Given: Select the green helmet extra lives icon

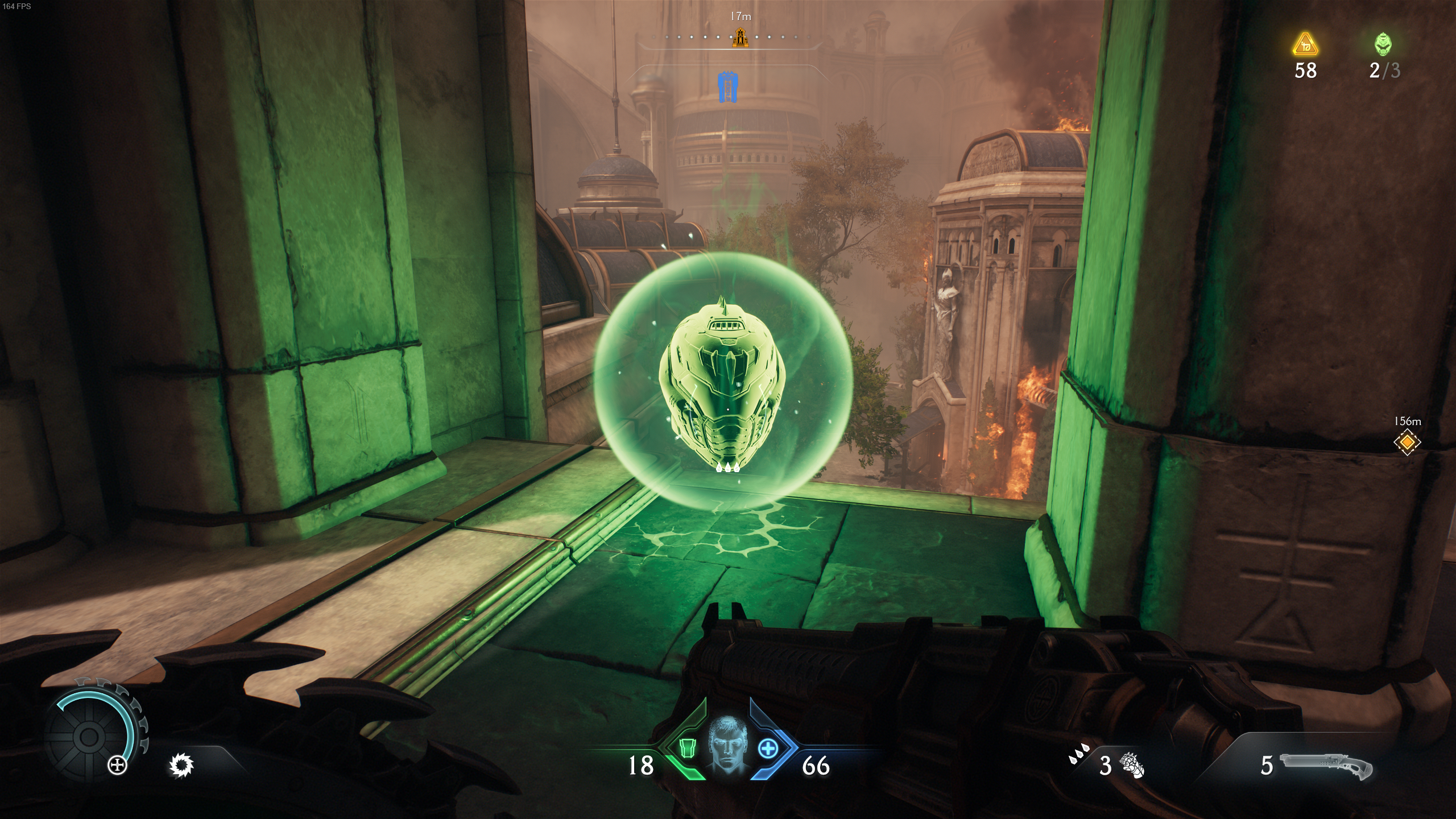Looking at the screenshot, I should click(1384, 44).
